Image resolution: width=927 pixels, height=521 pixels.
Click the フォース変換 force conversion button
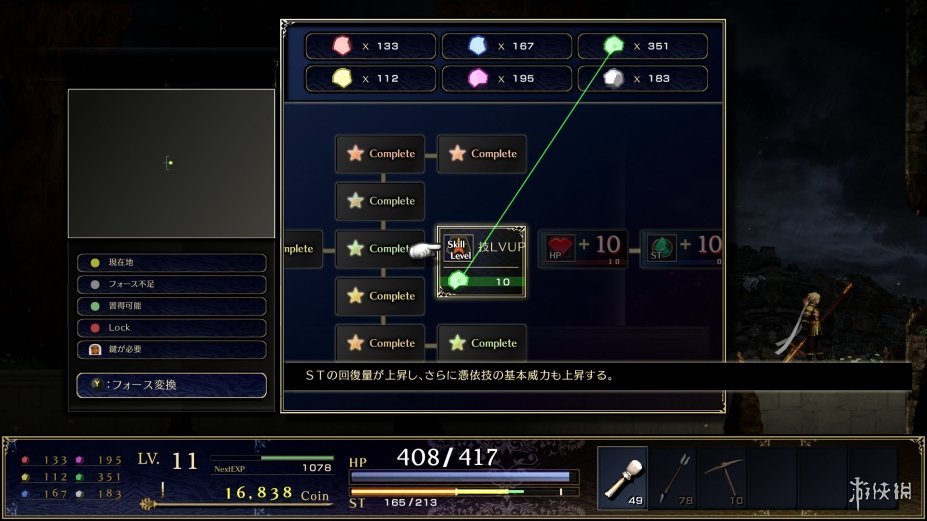click(x=171, y=385)
